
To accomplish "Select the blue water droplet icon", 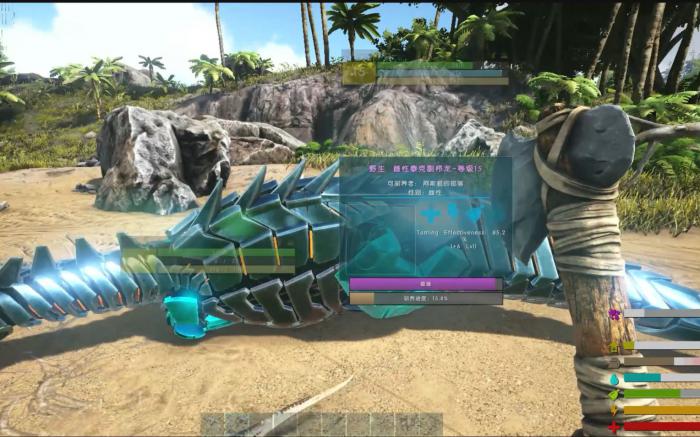I will (x=614, y=378).
